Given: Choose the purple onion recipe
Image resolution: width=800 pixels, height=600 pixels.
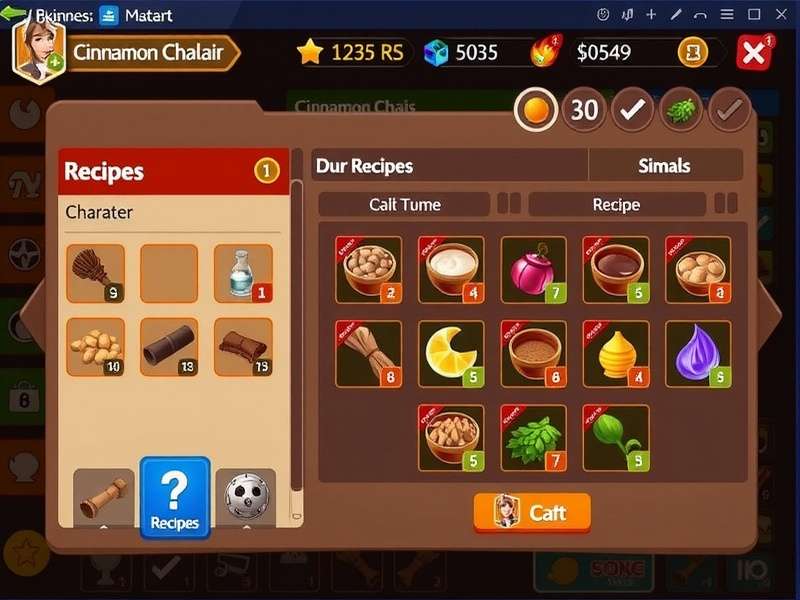Looking at the screenshot, I should (697, 353).
